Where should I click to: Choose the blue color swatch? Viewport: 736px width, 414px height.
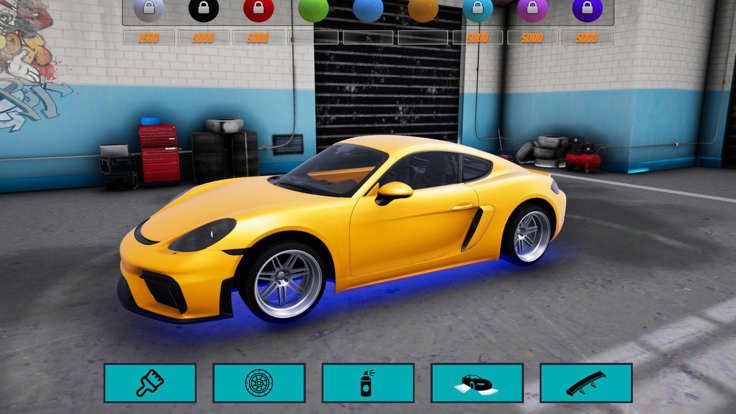368,10
